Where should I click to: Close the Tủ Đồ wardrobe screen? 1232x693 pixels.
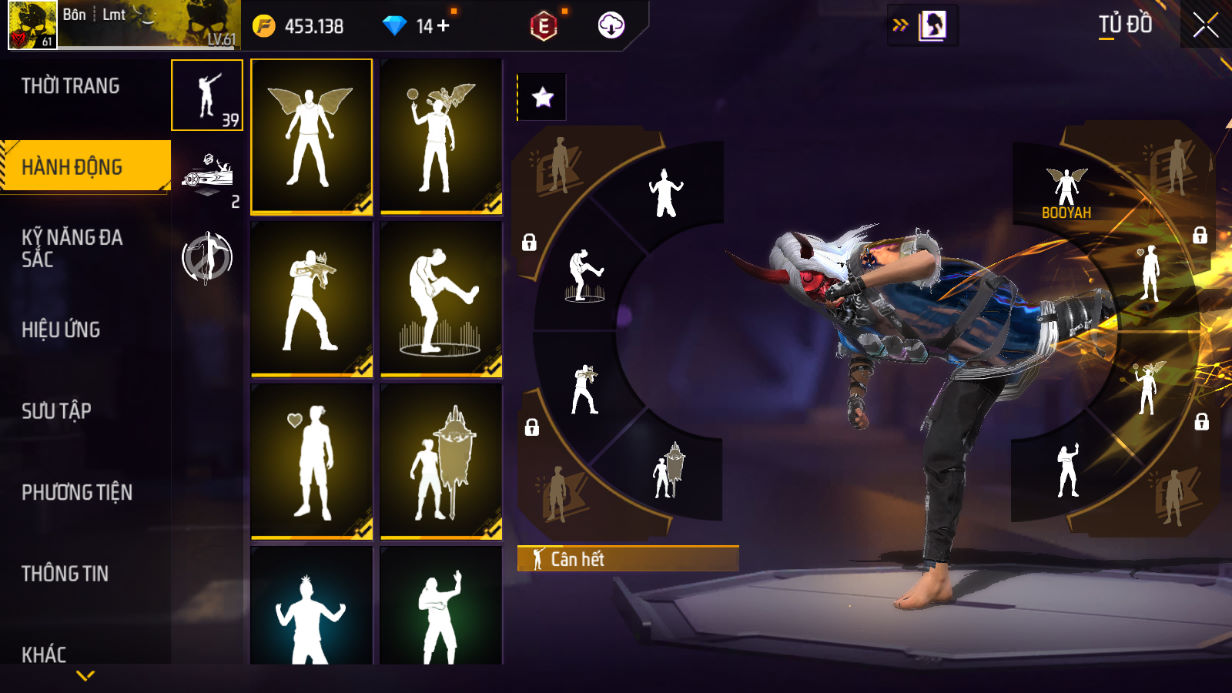tap(1205, 26)
